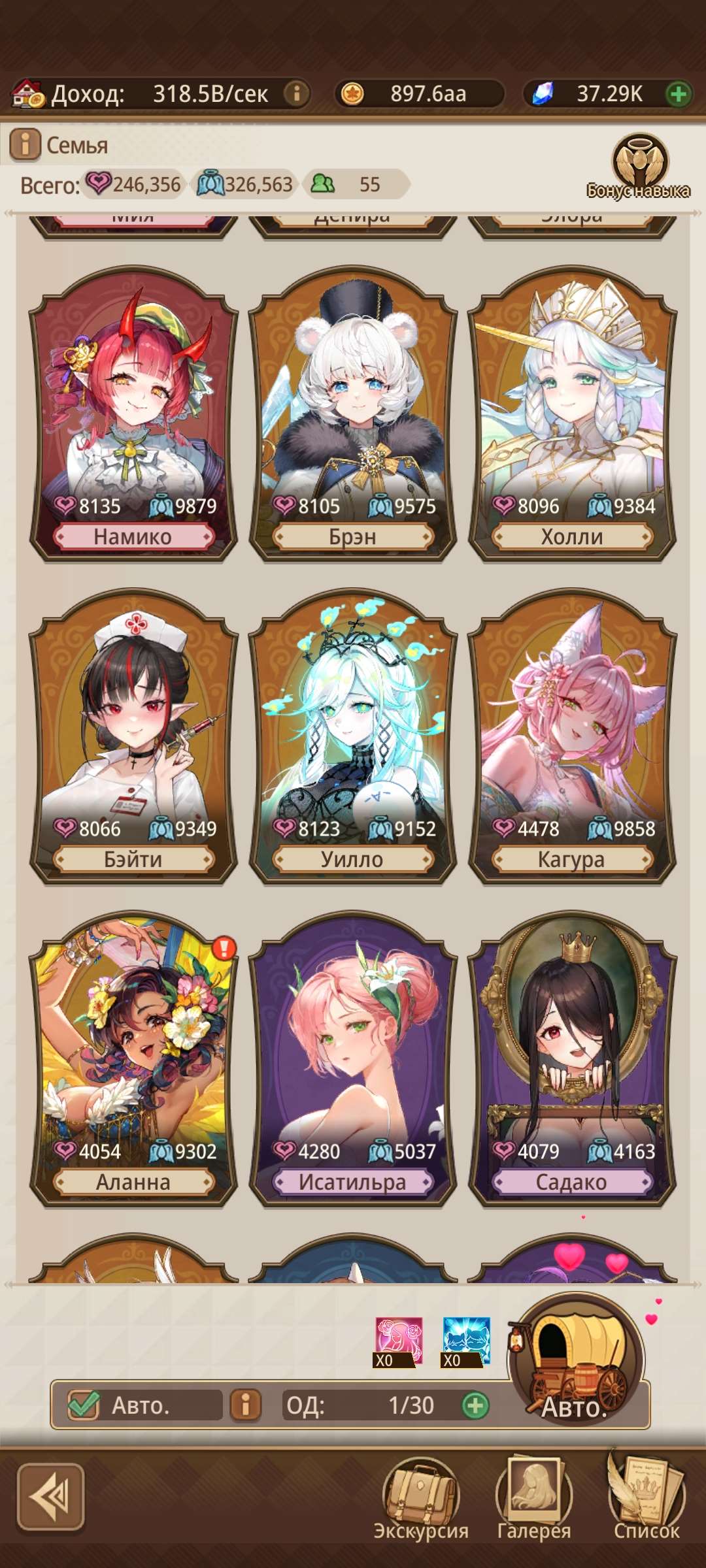The height and width of the screenshot is (1568, 706).
Task: Go back with the arrow button
Action: click(x=51, y=1497)
